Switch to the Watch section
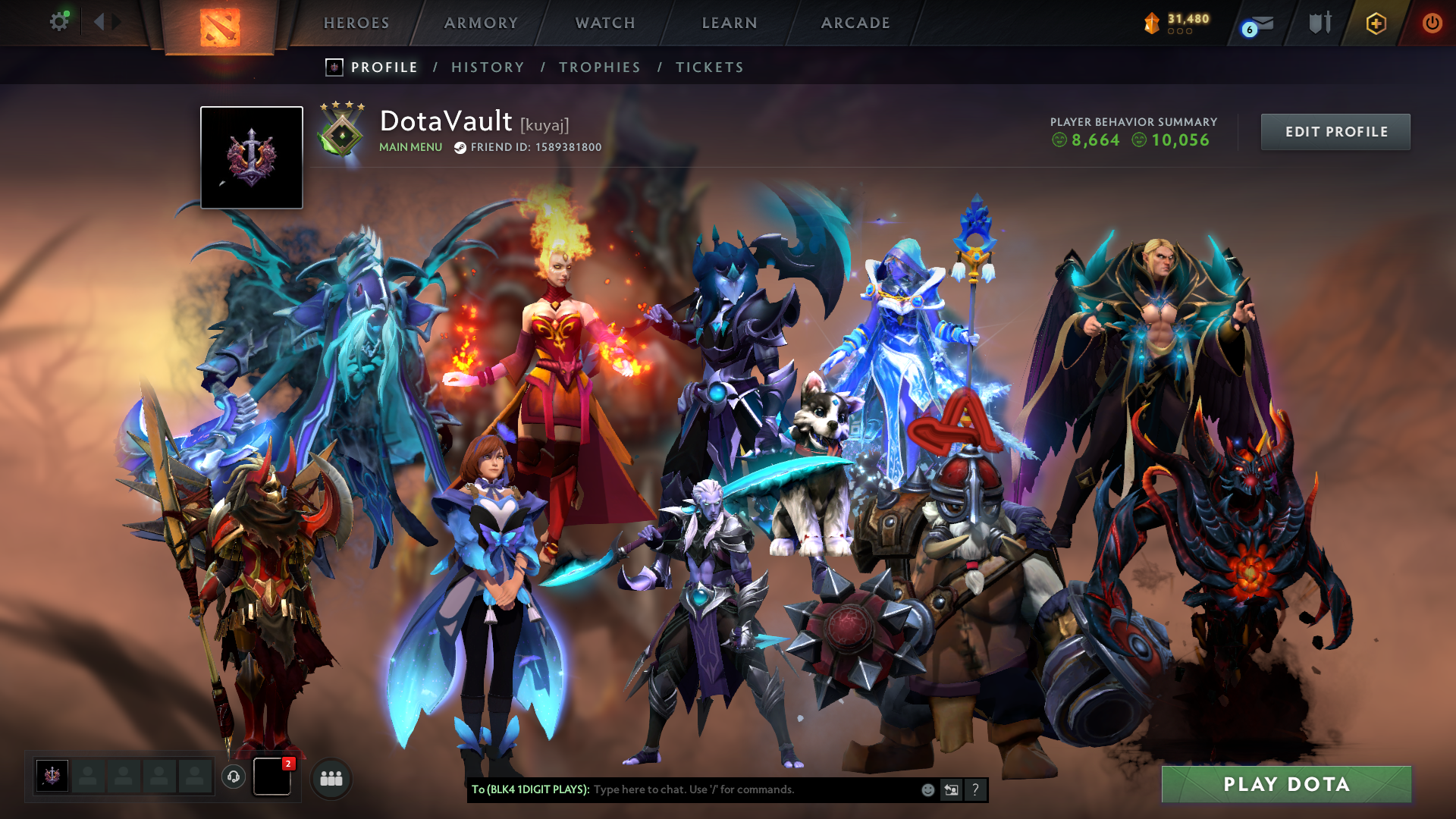 (x=605, y=23)
